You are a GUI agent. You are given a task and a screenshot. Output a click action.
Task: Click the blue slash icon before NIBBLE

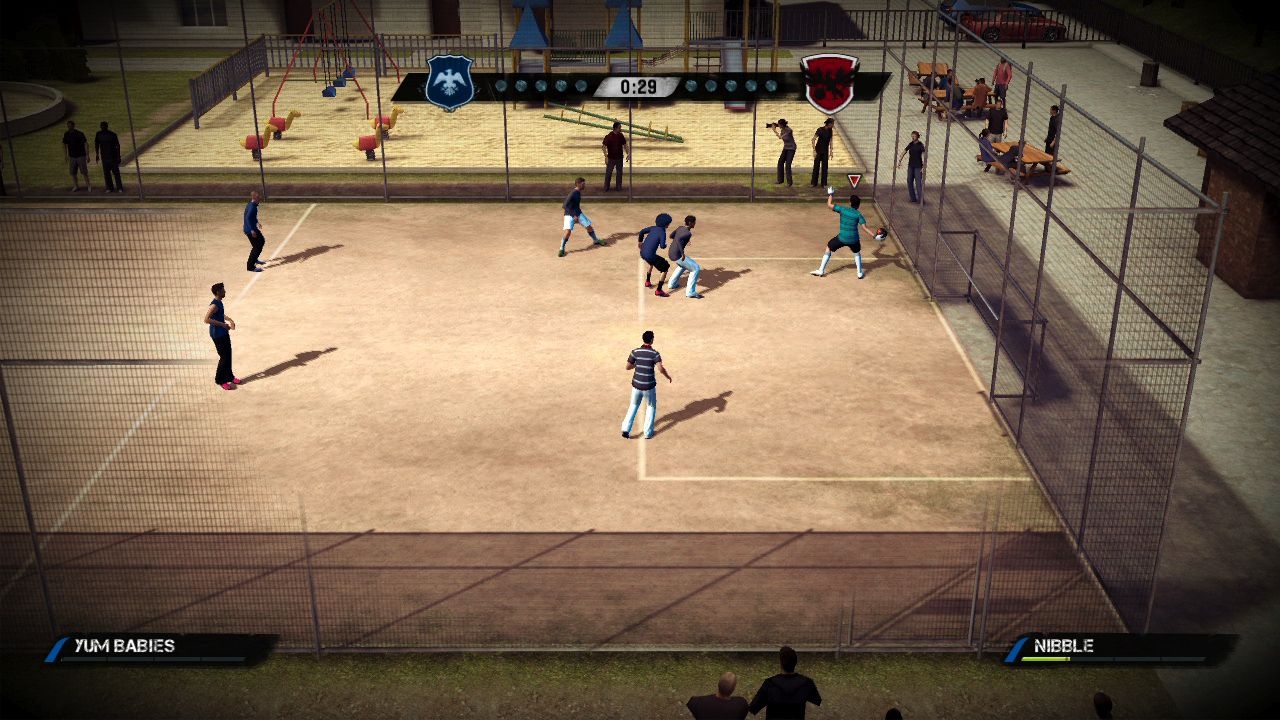(x=1015, y=648)
